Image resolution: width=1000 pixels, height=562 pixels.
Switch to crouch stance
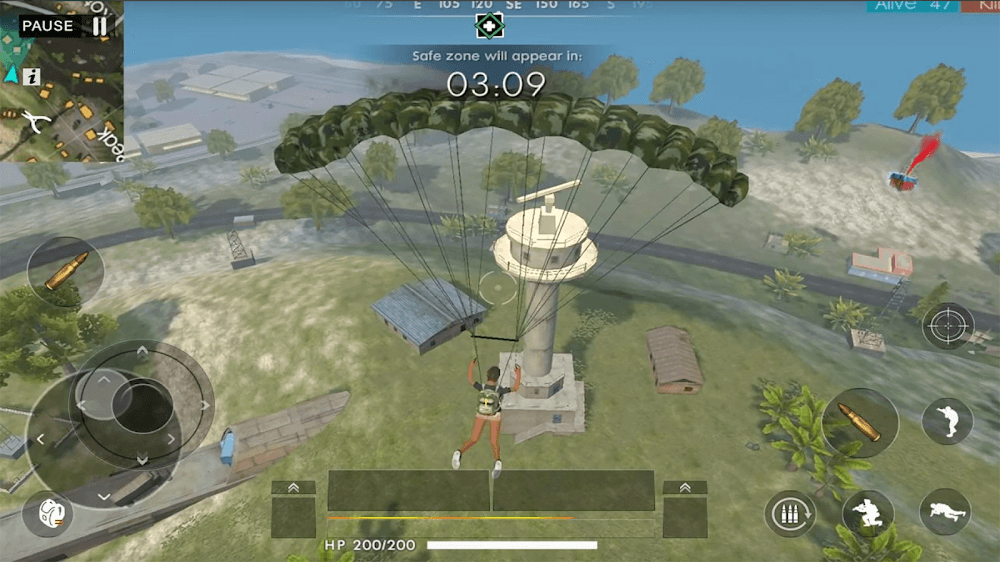coord(867,513)
